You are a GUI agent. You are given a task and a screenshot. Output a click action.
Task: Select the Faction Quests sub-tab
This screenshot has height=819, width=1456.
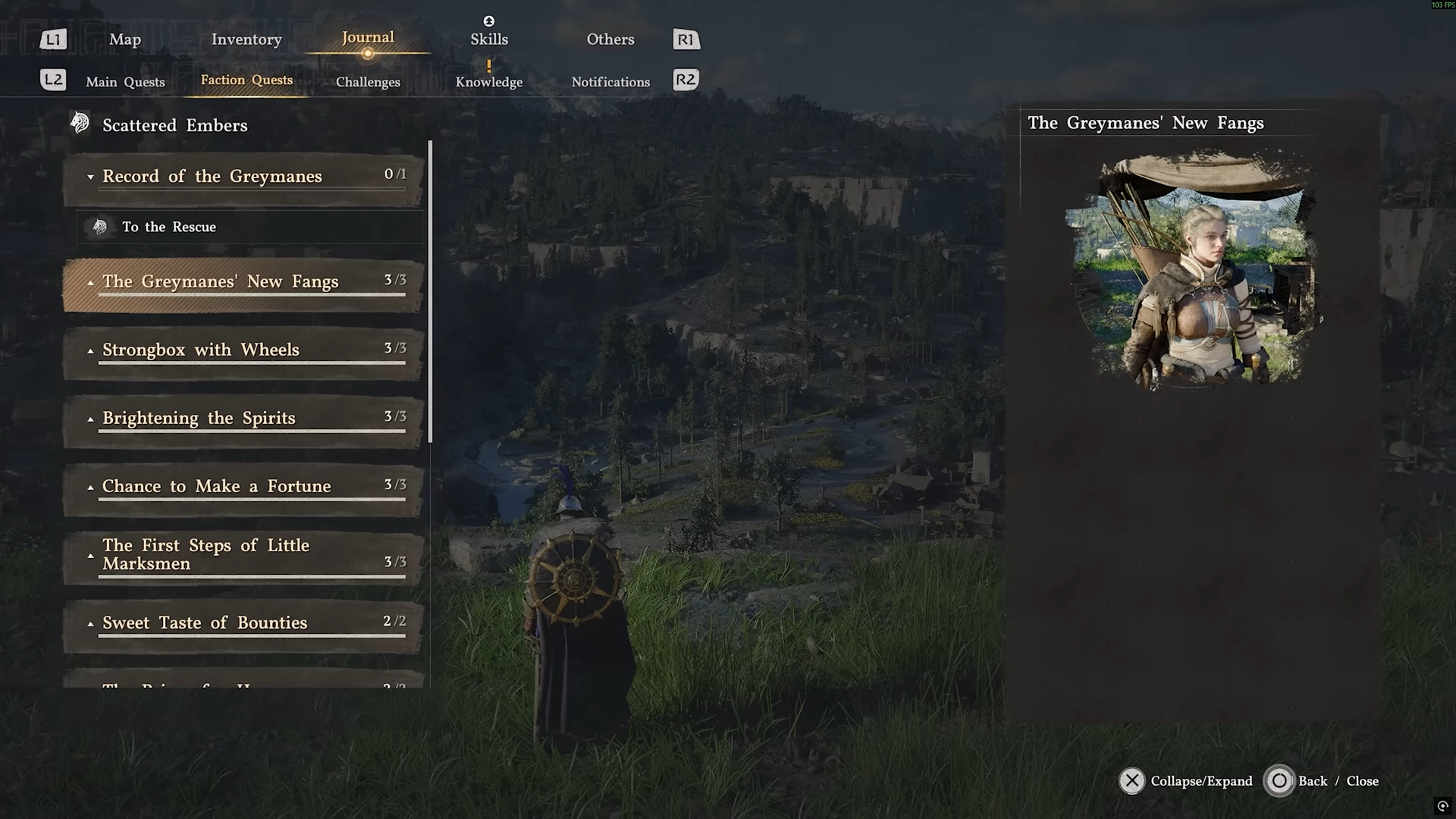click(x=246, y=80)
